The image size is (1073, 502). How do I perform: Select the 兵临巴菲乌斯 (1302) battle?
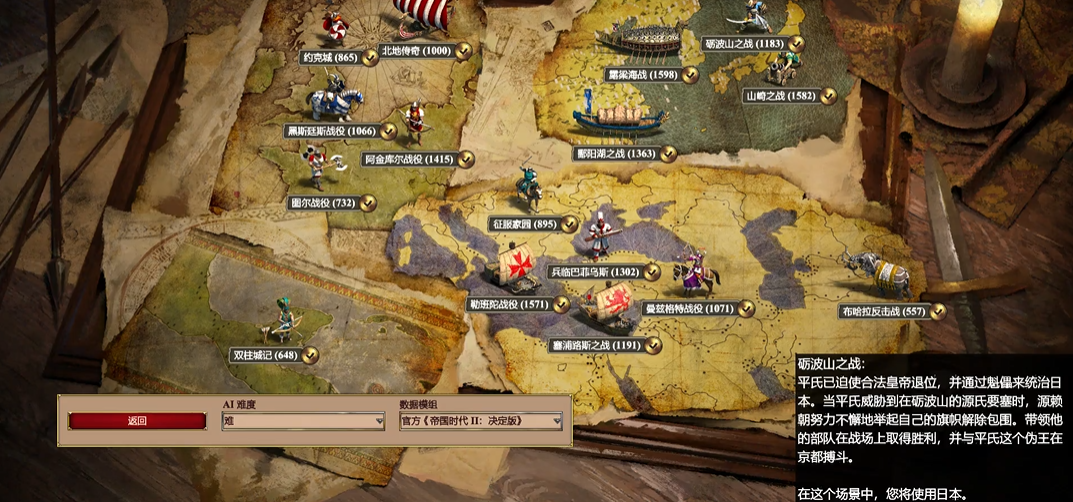click(x=594, y=271)
